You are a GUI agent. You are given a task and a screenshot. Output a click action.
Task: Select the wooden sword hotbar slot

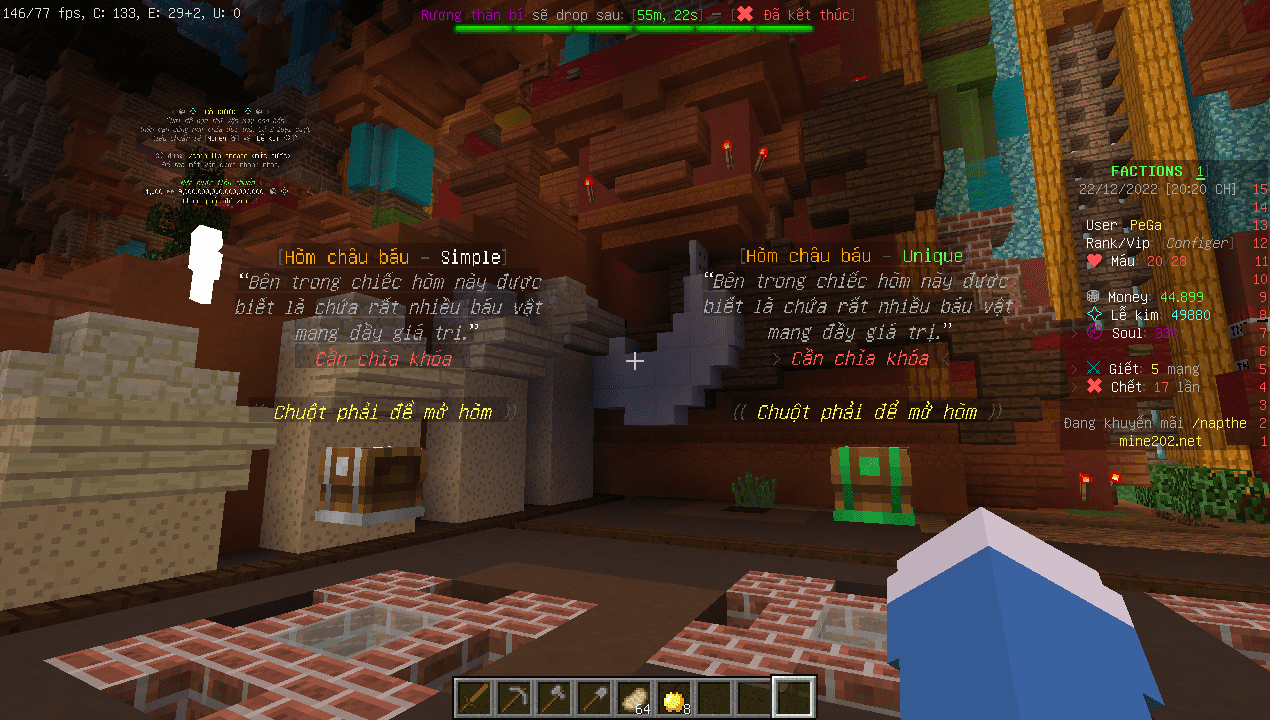click(x=475, y=696)
